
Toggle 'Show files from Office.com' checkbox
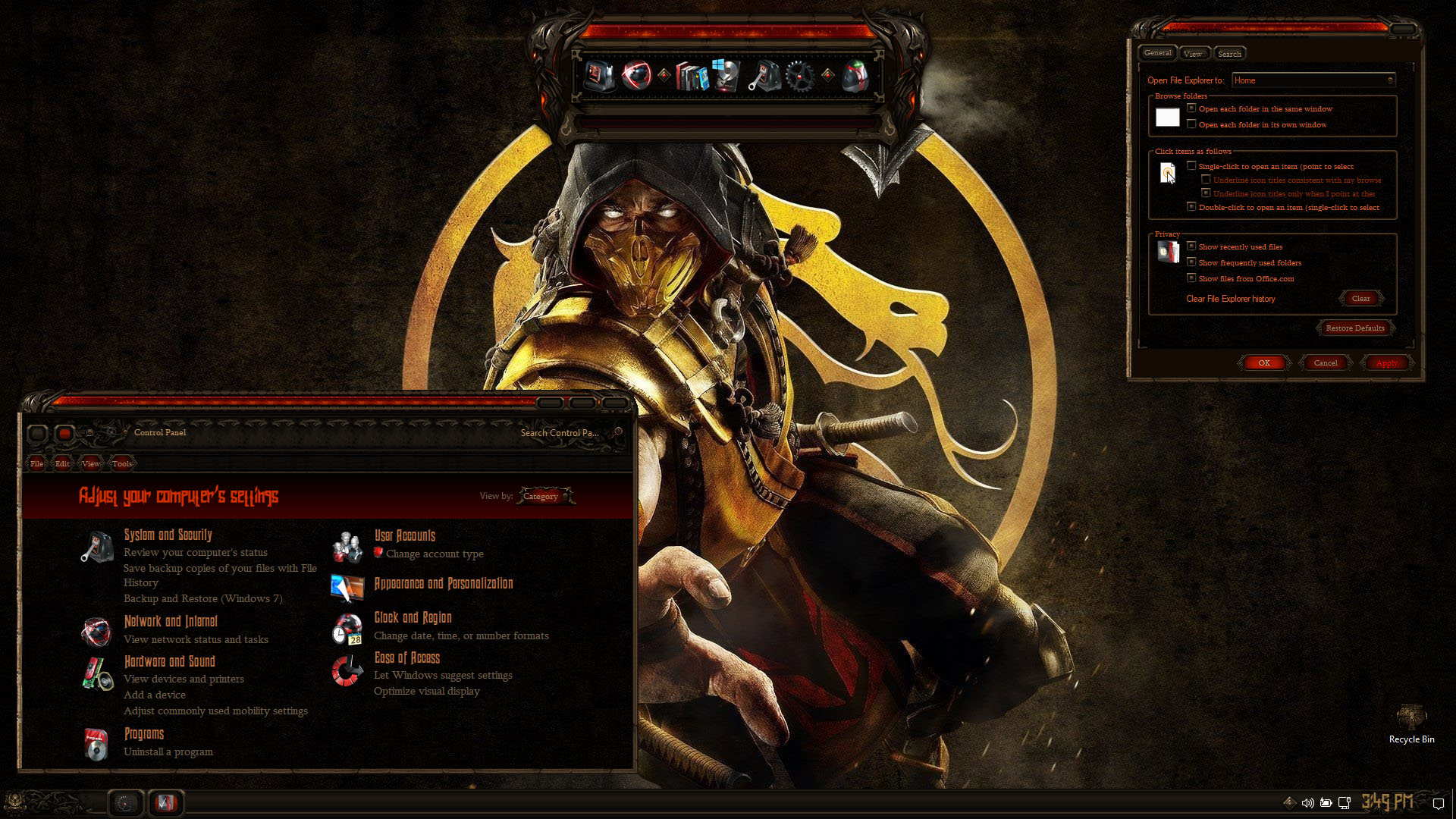click(1192, 278)
